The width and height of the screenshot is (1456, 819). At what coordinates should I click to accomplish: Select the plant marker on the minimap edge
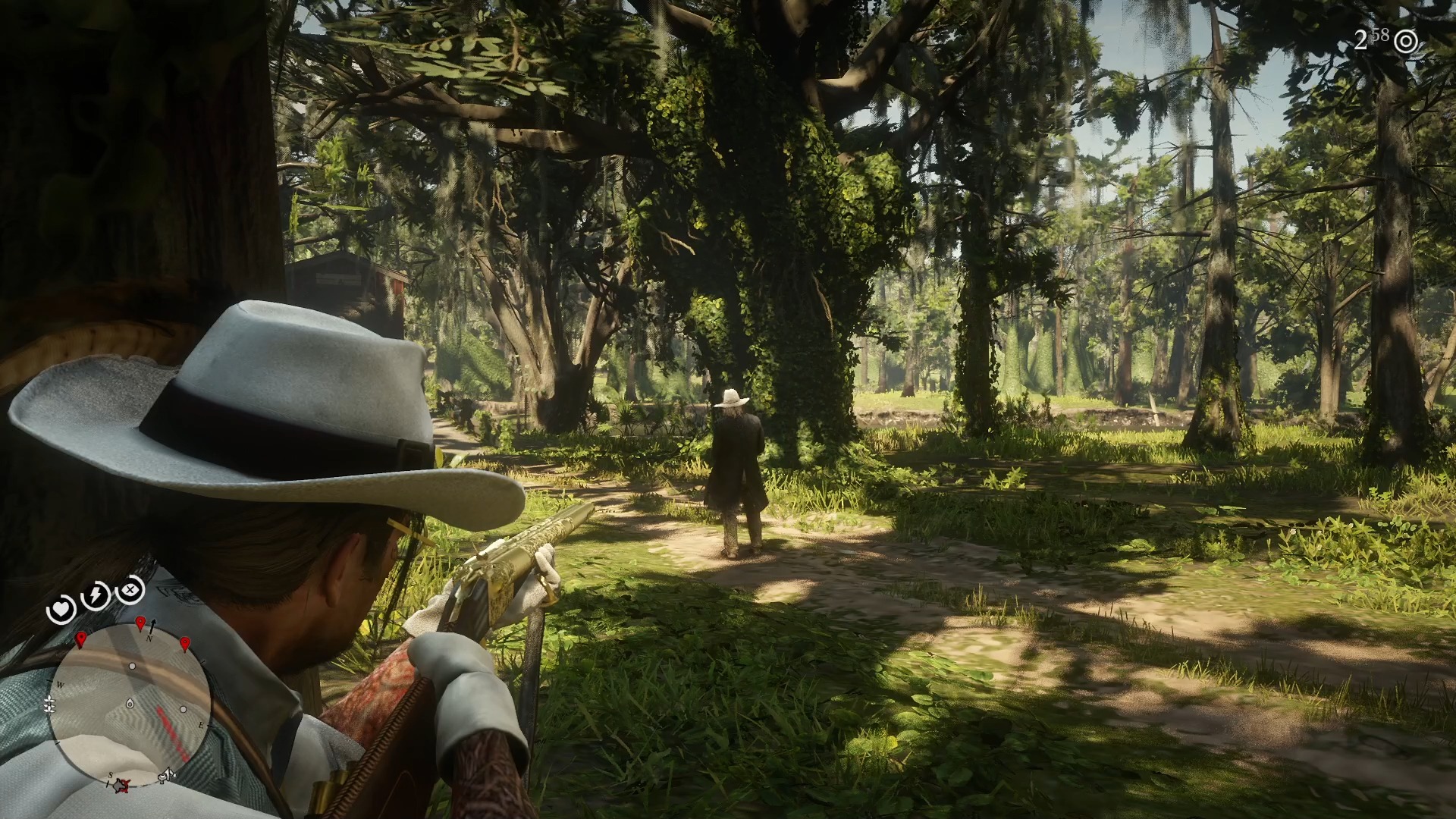(x=50, y=704)
